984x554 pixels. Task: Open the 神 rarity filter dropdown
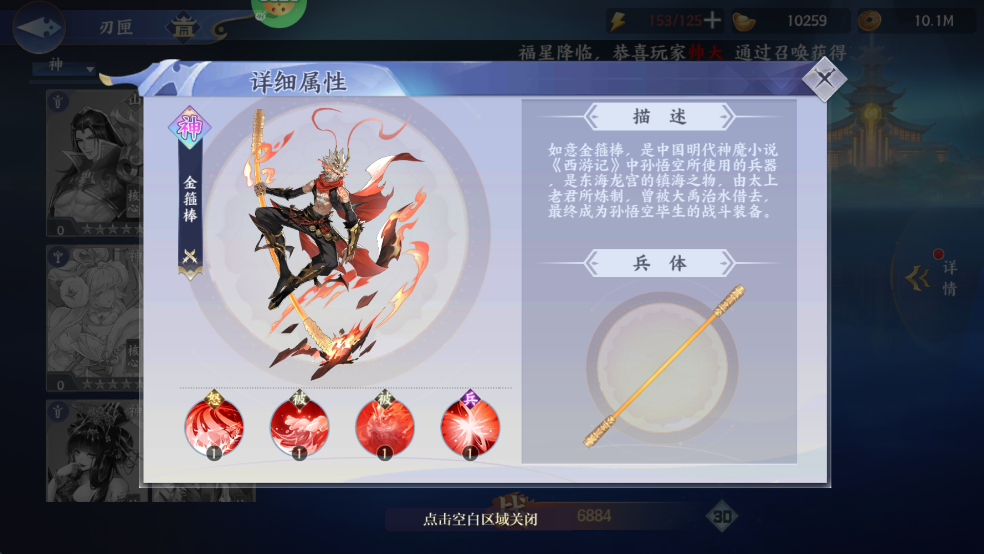tap(63, 69)
